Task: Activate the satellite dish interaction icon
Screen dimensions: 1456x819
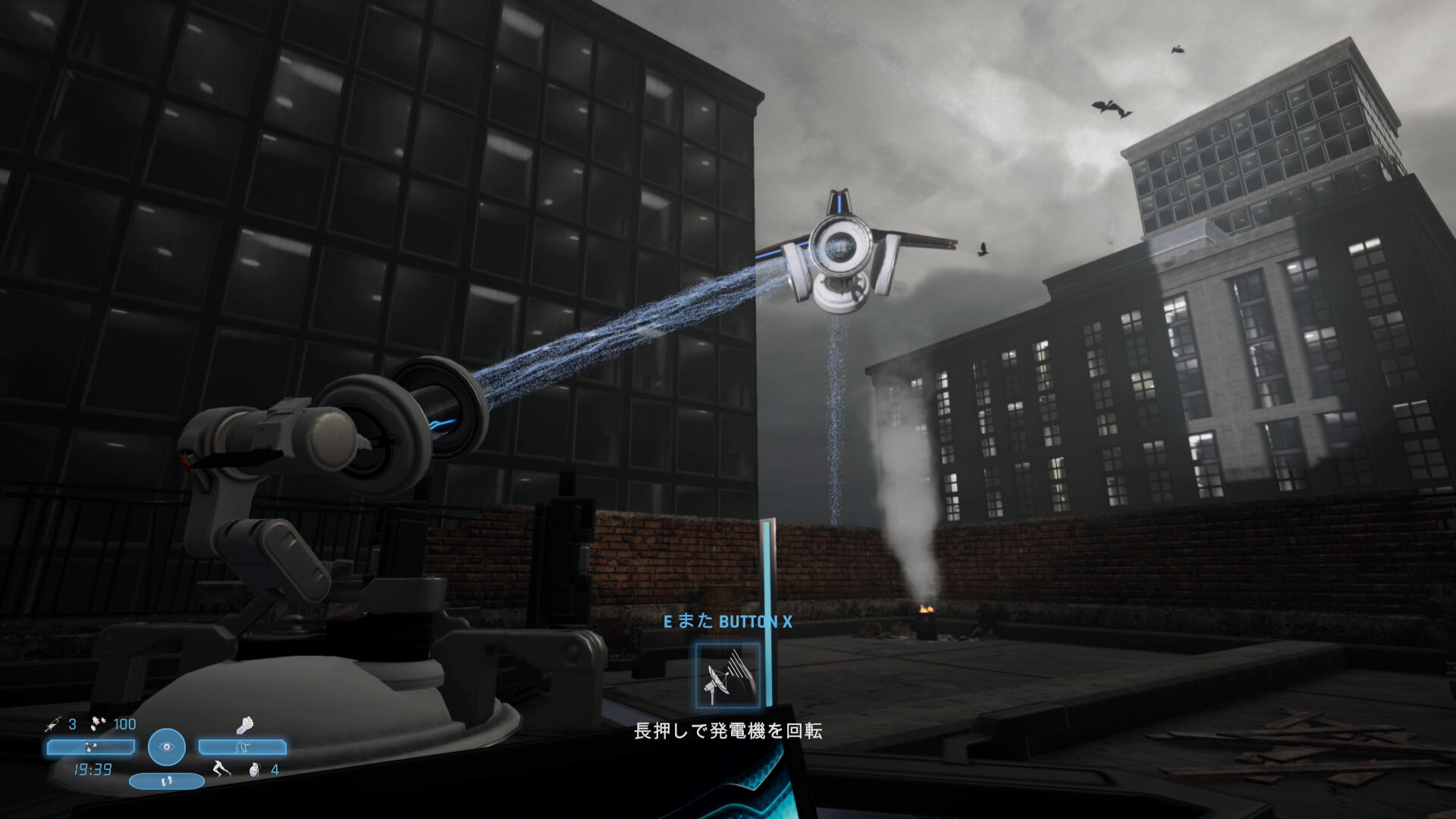Action: tap(727, 675)
